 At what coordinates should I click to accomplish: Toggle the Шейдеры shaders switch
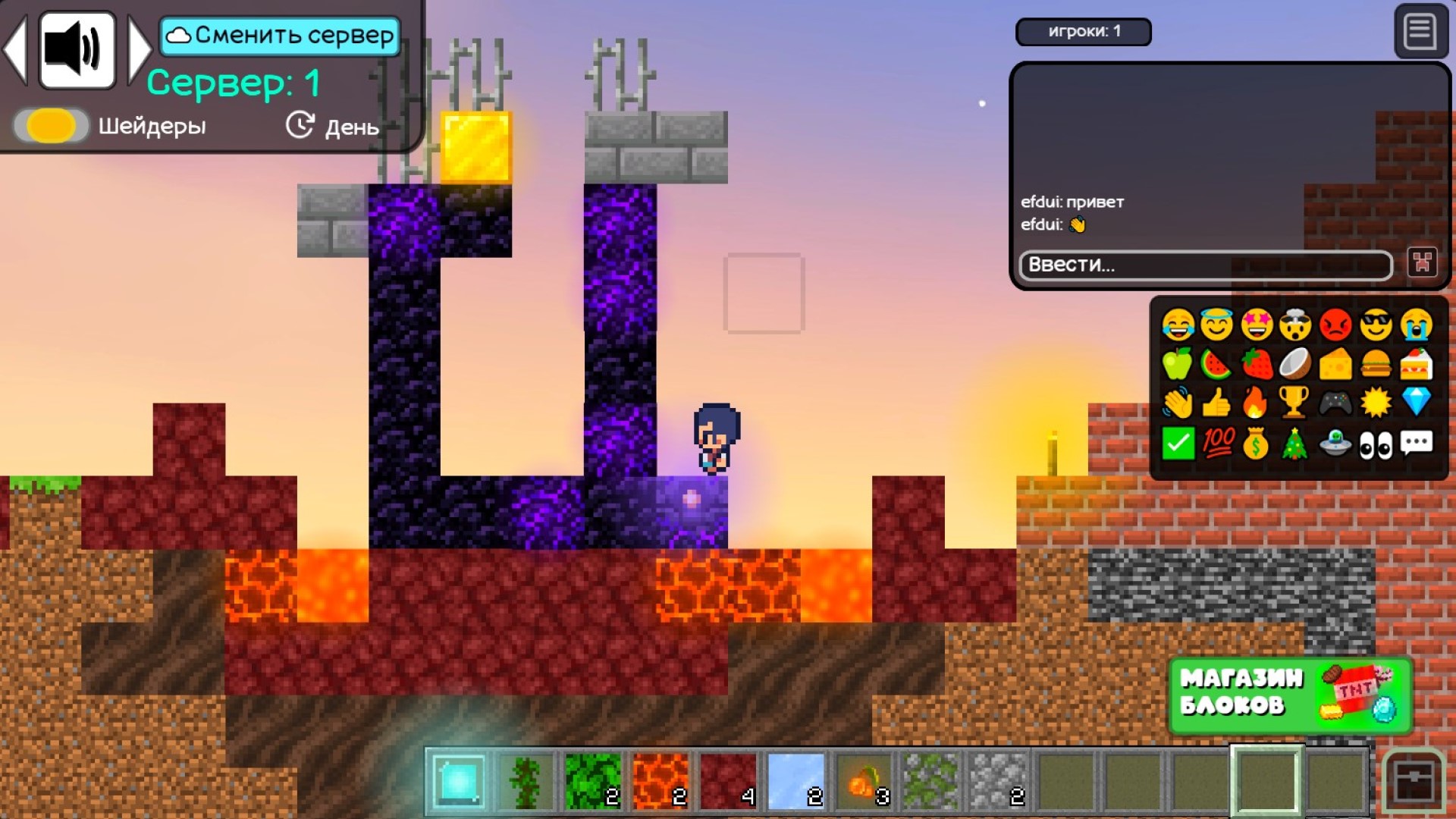click(50, 125)
